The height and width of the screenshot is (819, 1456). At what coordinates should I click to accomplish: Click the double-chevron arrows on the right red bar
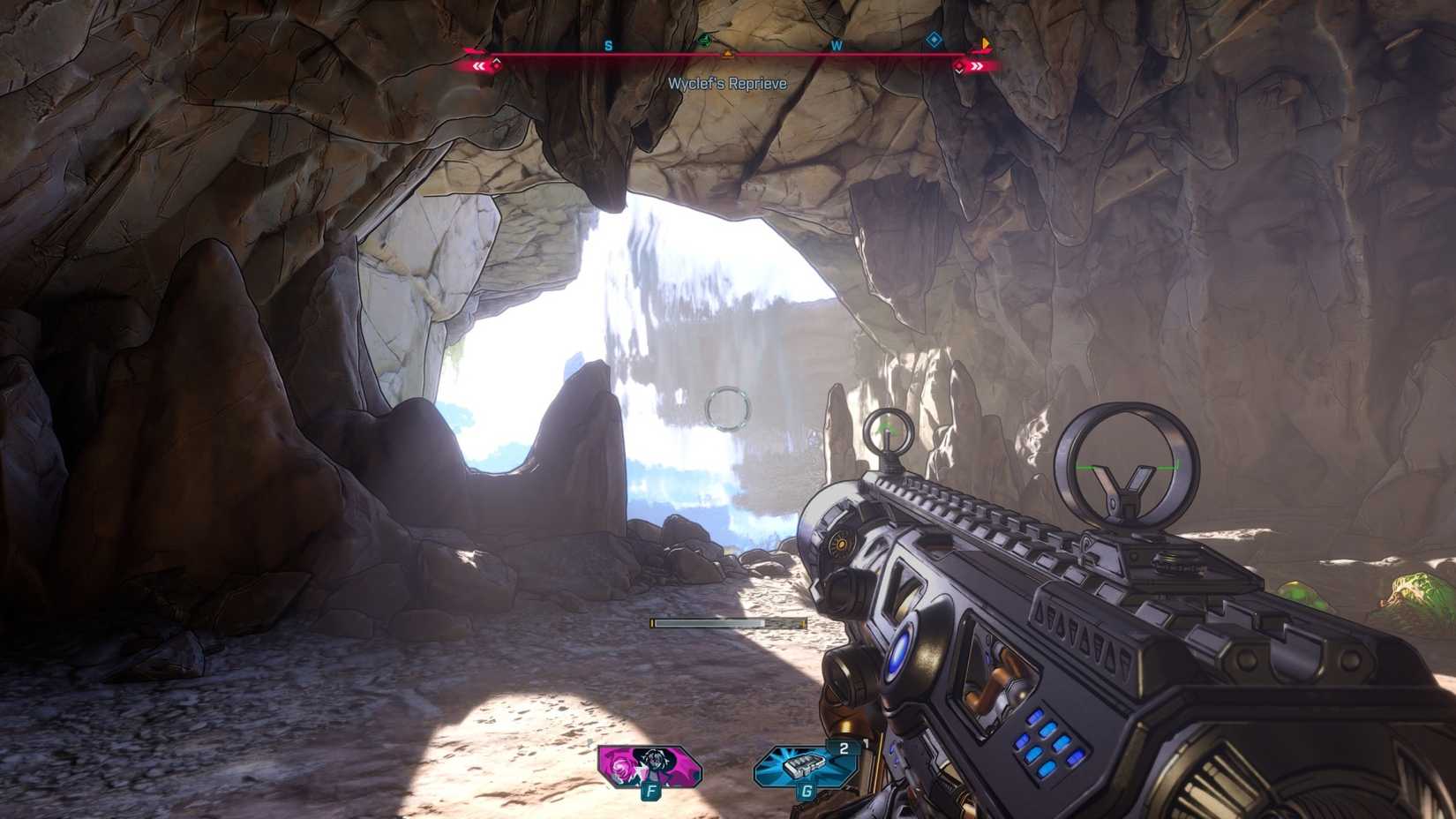coord(976,66)
